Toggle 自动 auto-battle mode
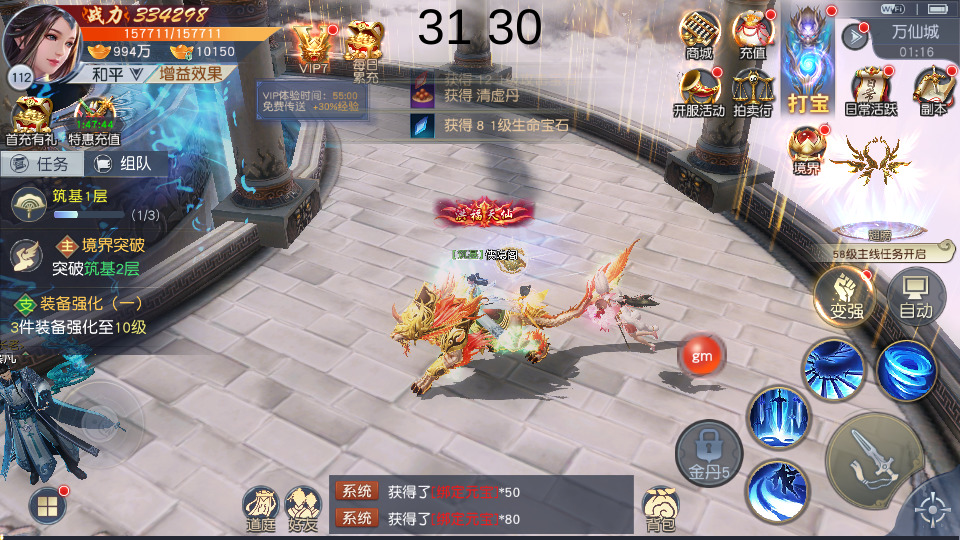The image size is (960, 540). [915, 294]
